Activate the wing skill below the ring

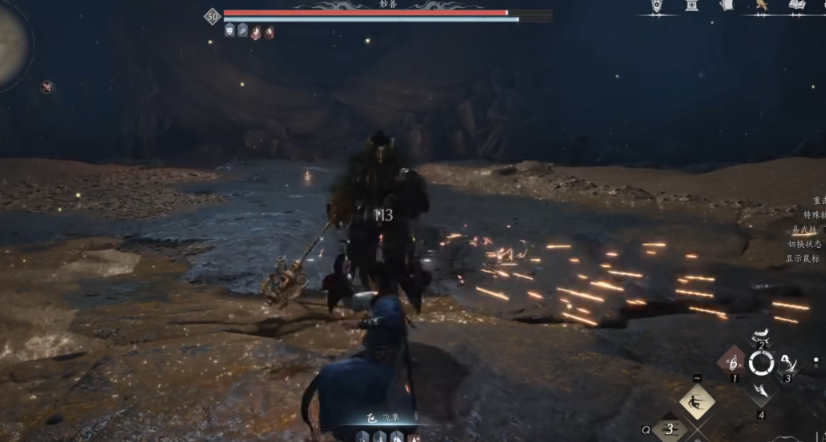[762, 390]
